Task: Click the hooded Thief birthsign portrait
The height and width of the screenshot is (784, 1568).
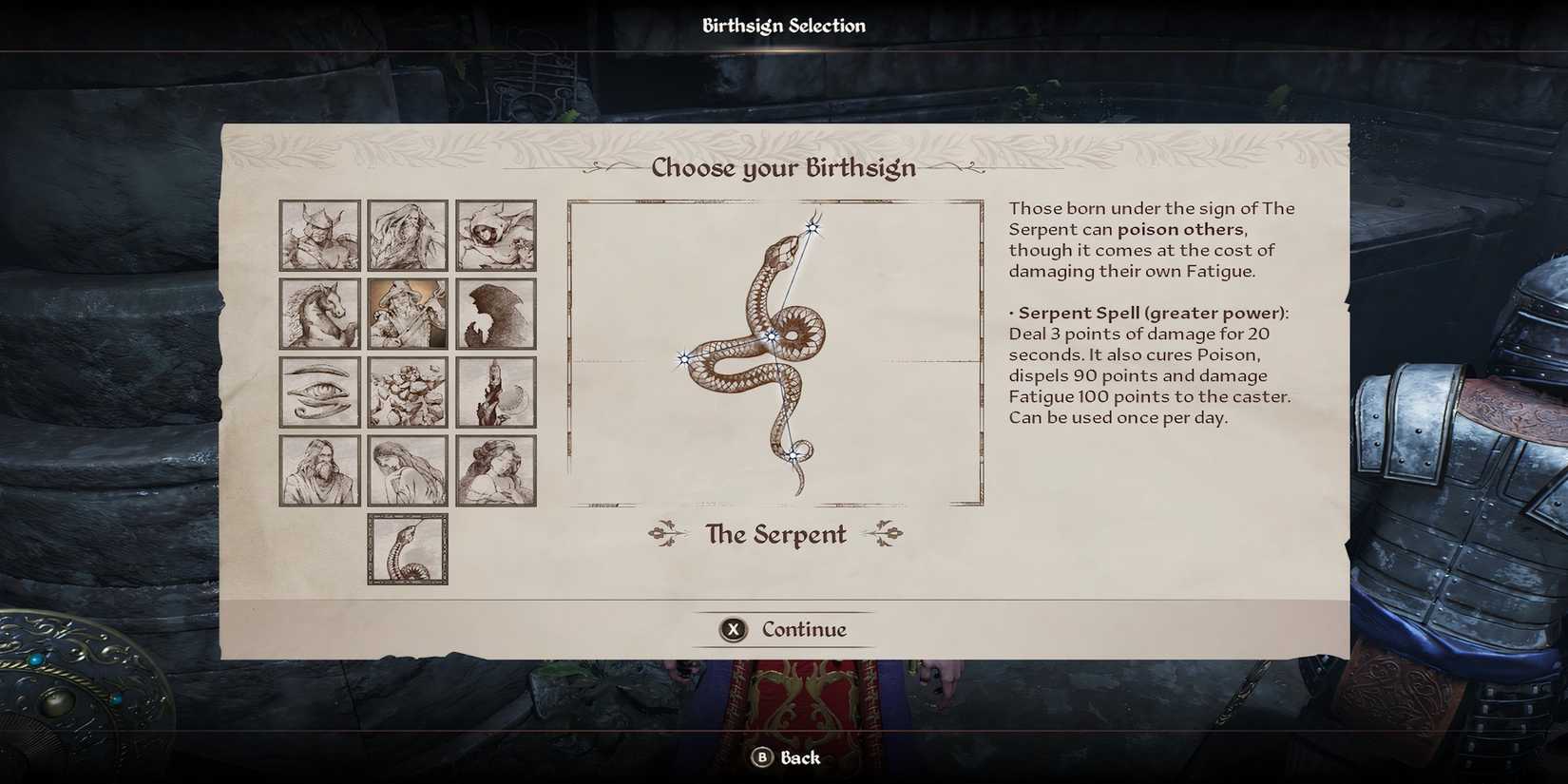Action: [x=496, y=235]
